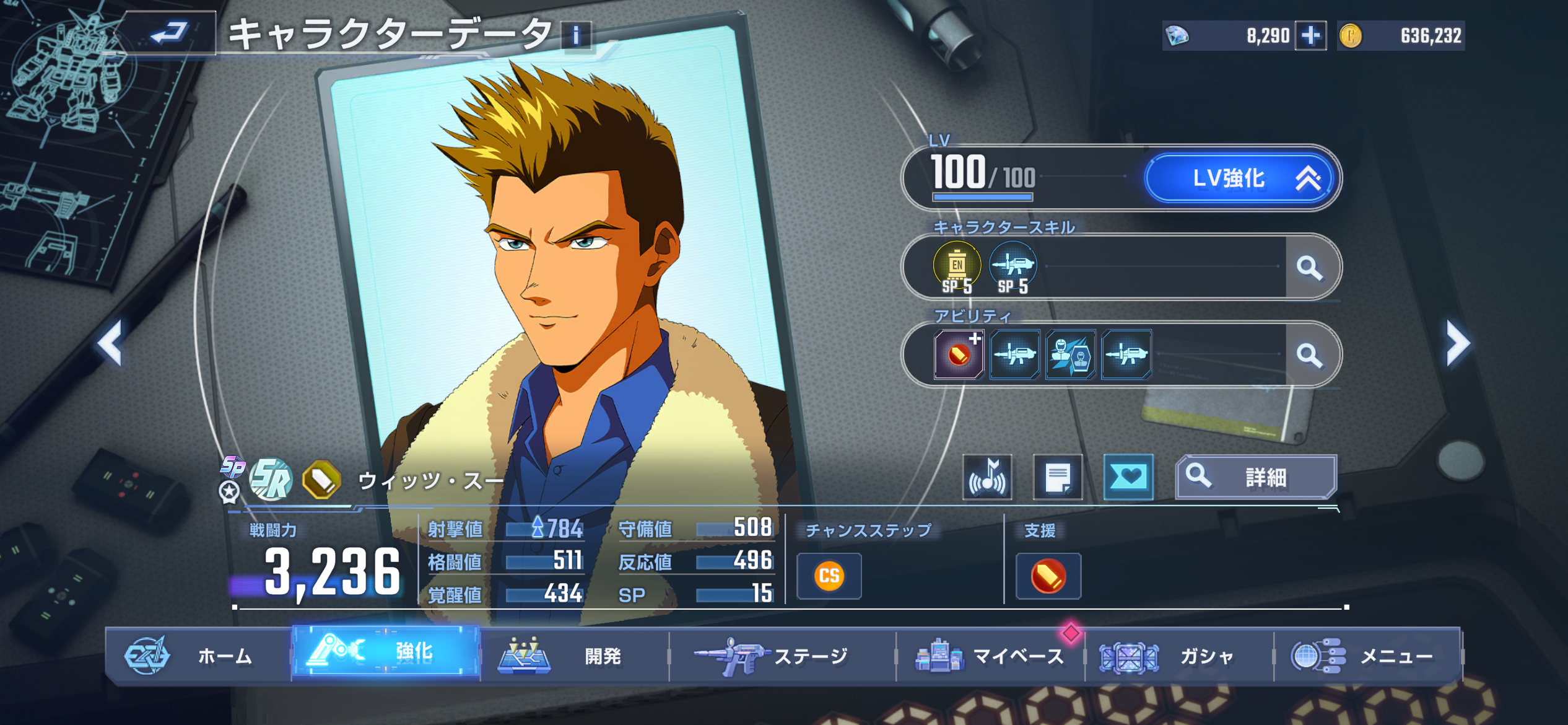This screenshot has height=725, width=1568.
Task: Open the info button beside the screen title
Action: tap(576, 35)
